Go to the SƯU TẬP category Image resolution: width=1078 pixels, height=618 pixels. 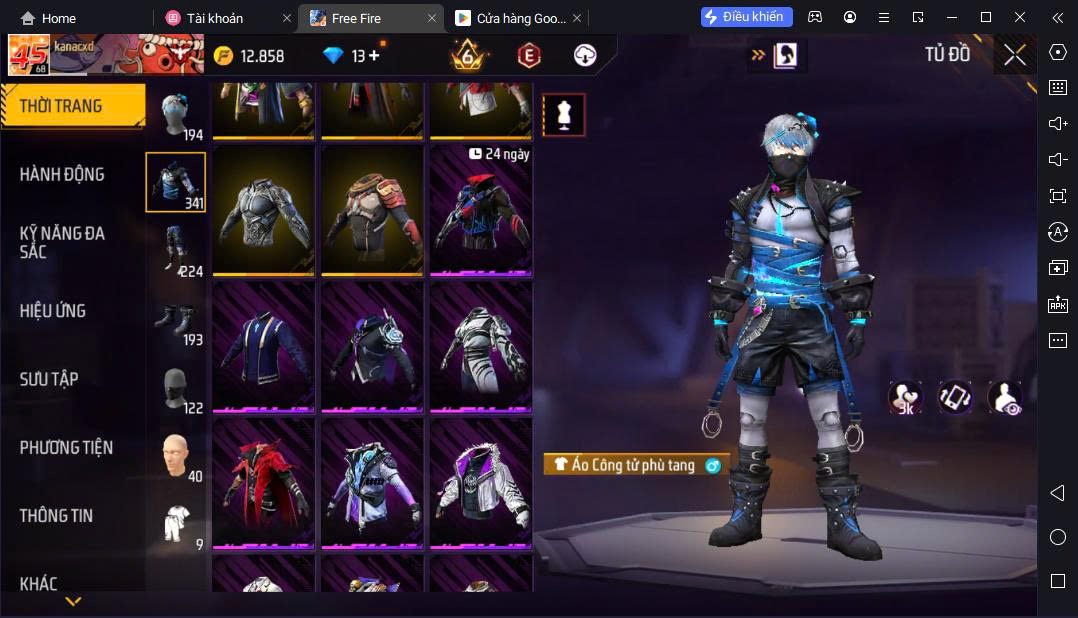point(49,379)
